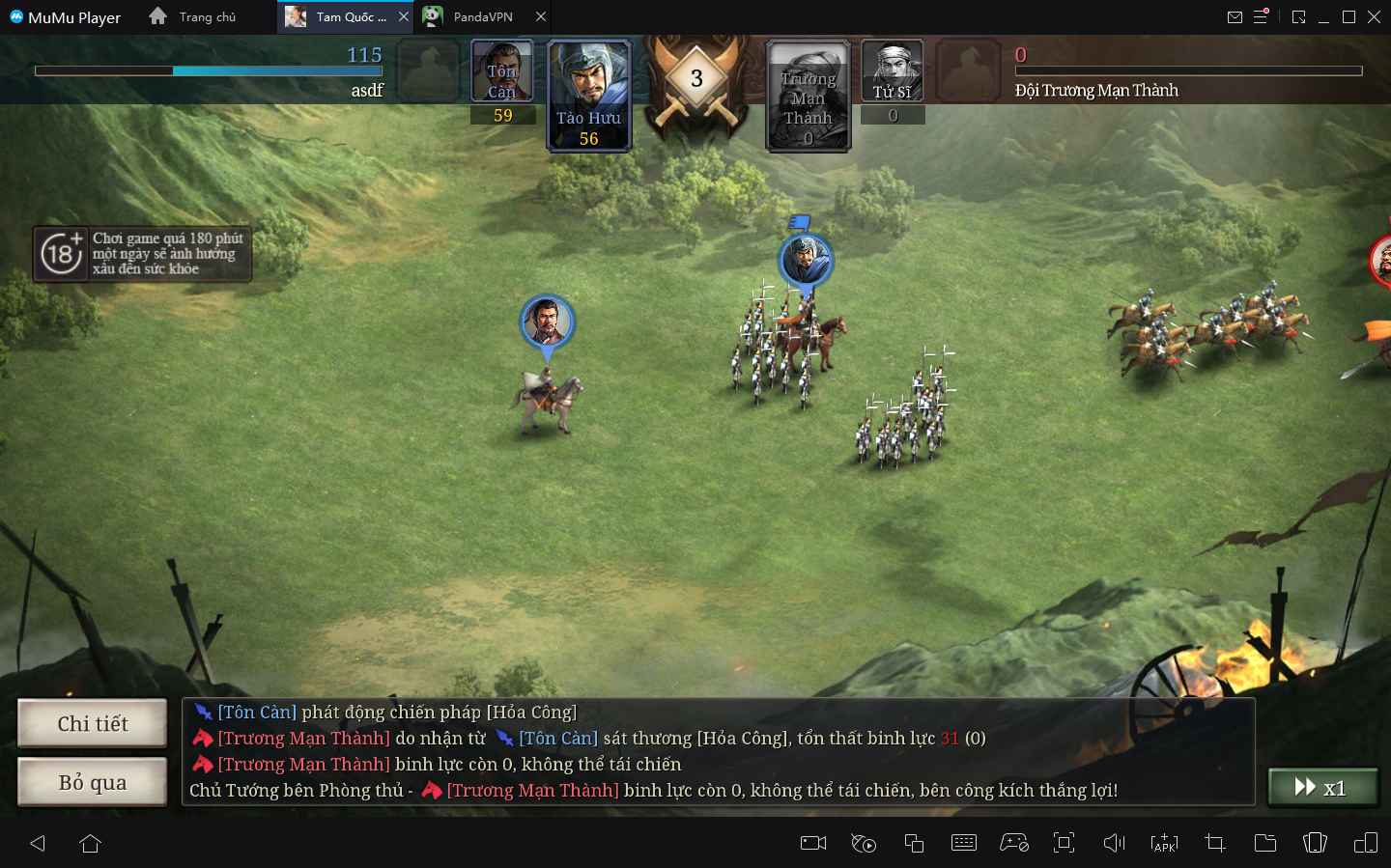This screenshot has width=1391, height=868.
Task: Go to the Trang chủ home tab
Action: 193,17
